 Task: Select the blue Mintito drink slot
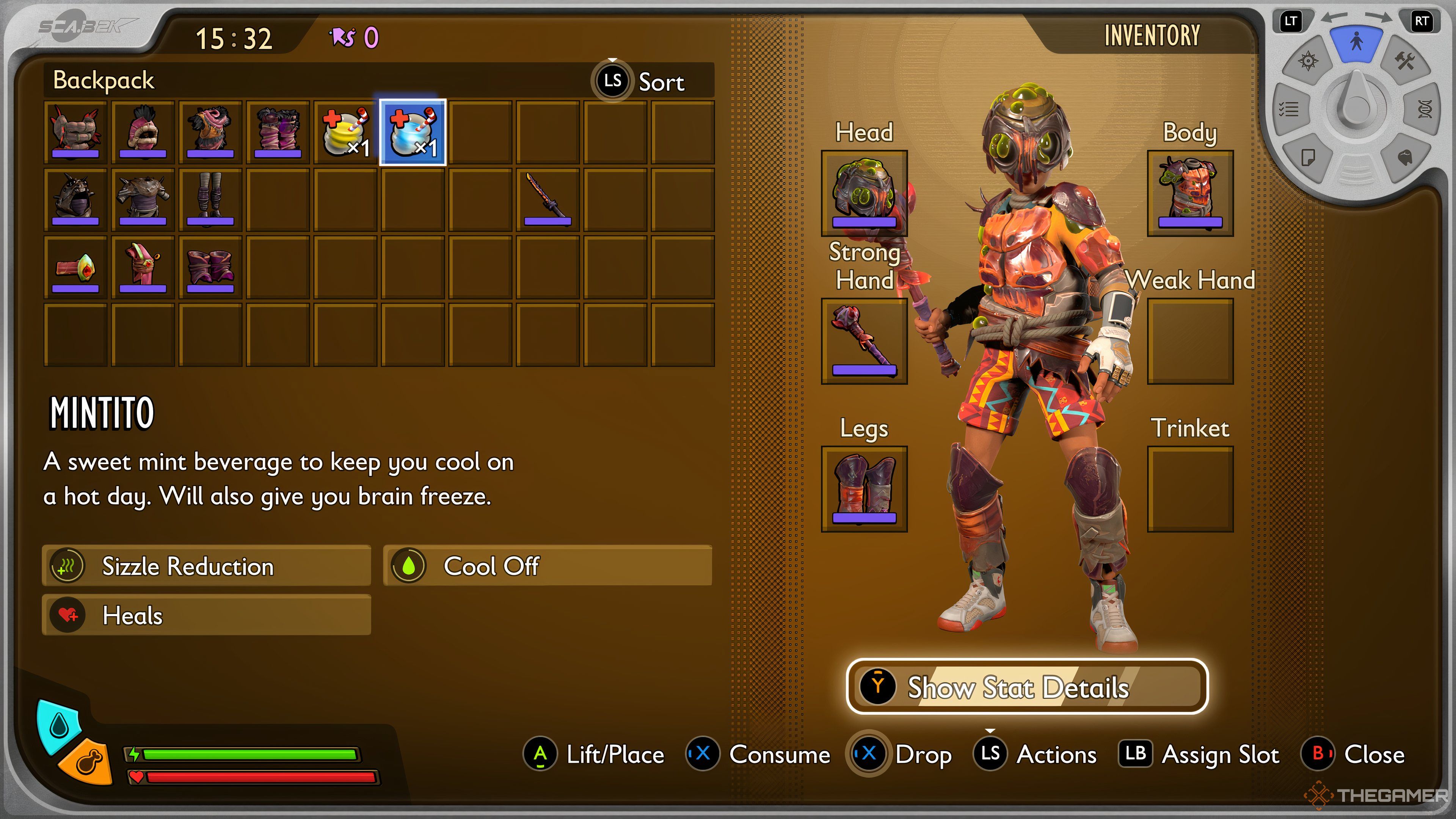[413, 132]
